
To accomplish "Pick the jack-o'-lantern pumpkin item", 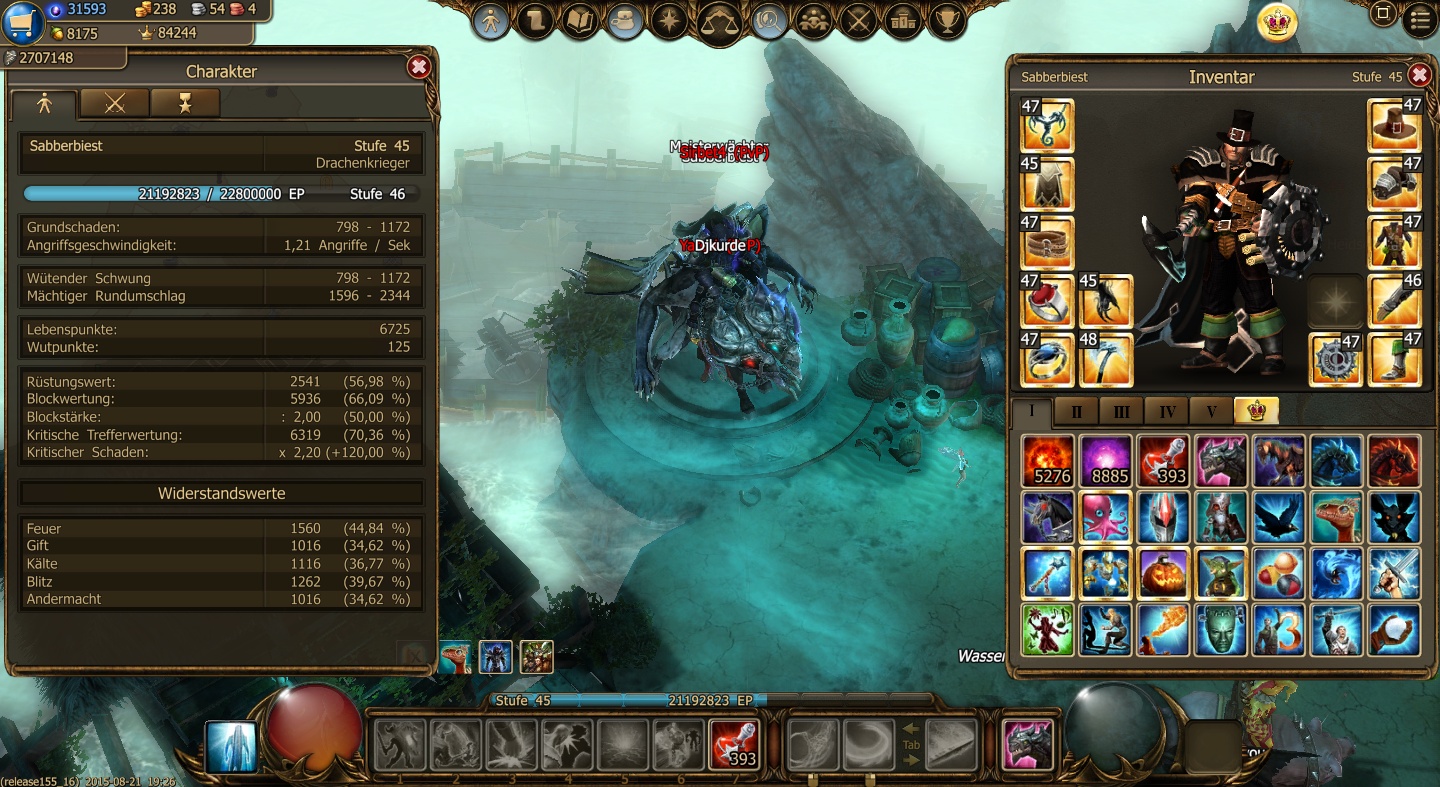I will click(1163, 573).
